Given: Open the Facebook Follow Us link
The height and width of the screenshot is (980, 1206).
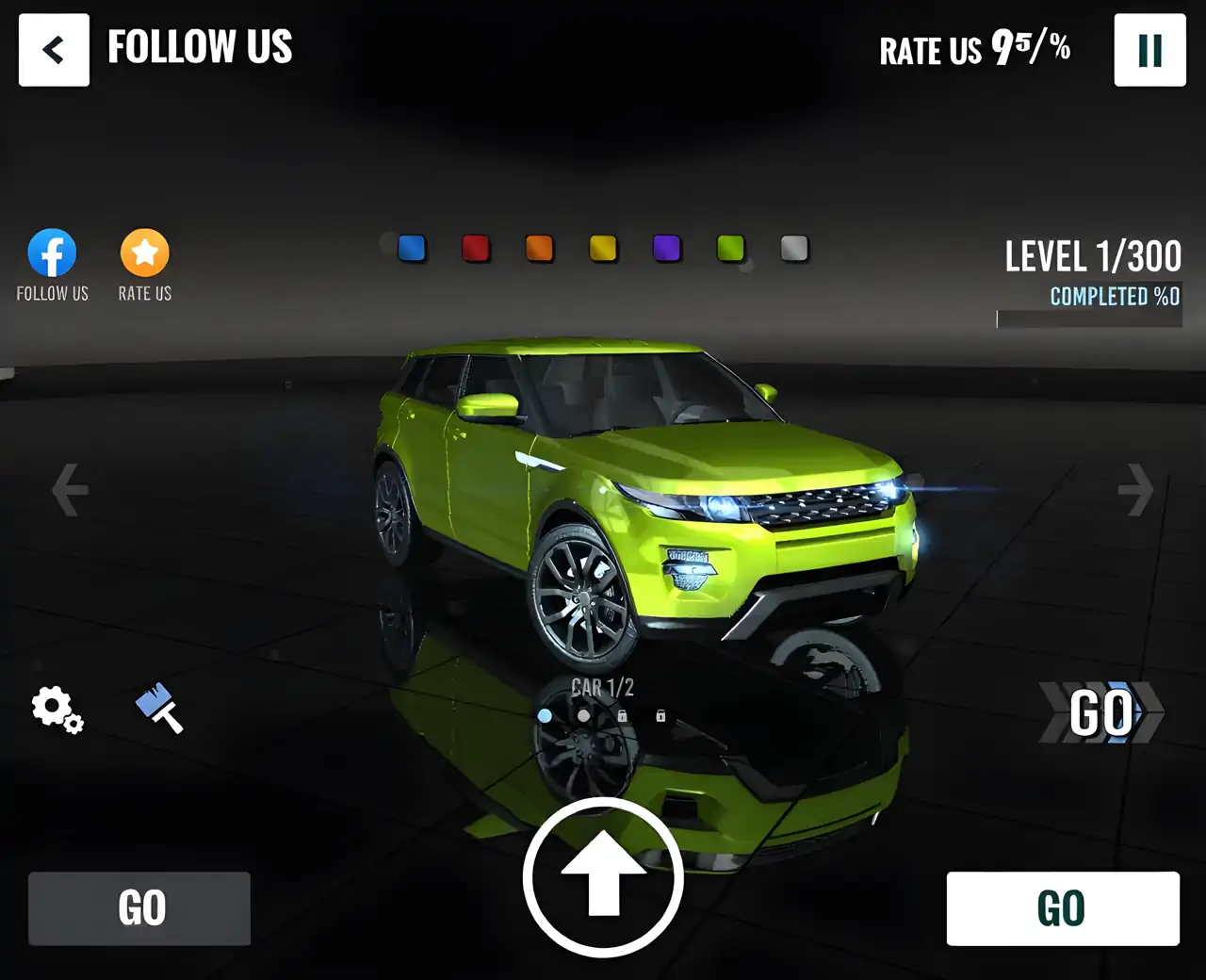Looking at the screenshot, I should tap(52, 253).
